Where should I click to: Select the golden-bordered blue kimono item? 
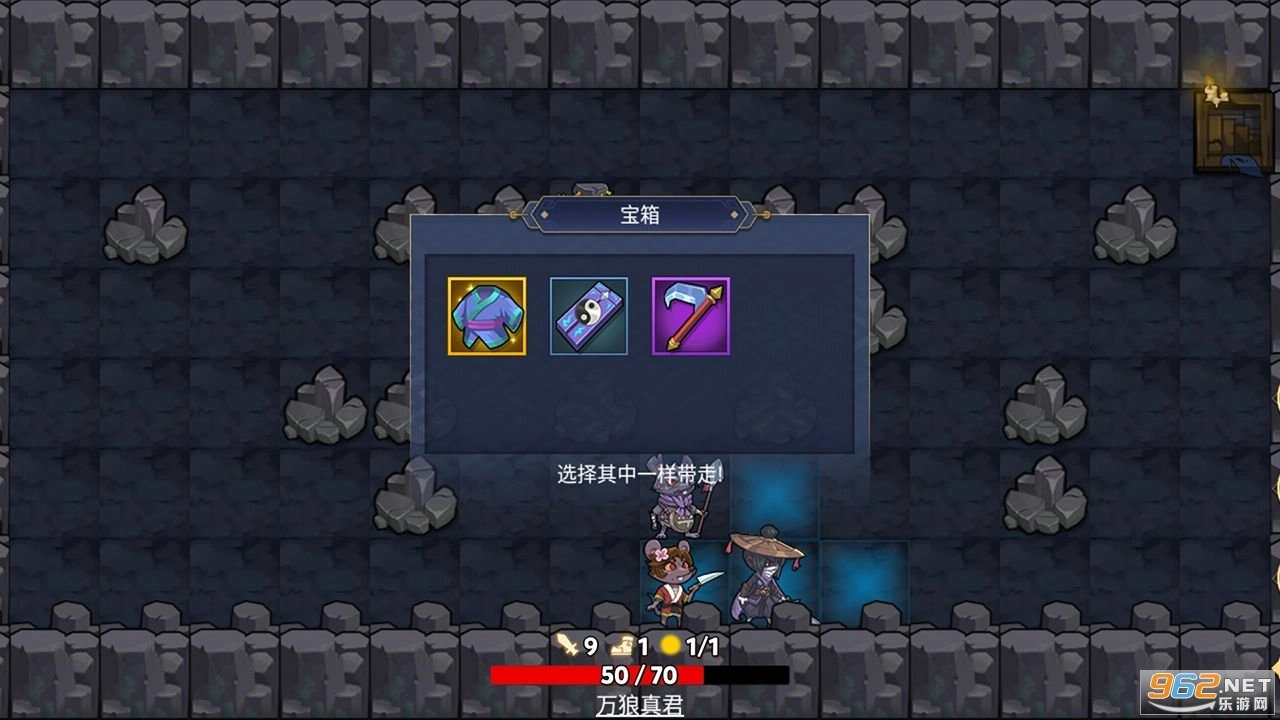pyautogui.click(x=485, y=317)
